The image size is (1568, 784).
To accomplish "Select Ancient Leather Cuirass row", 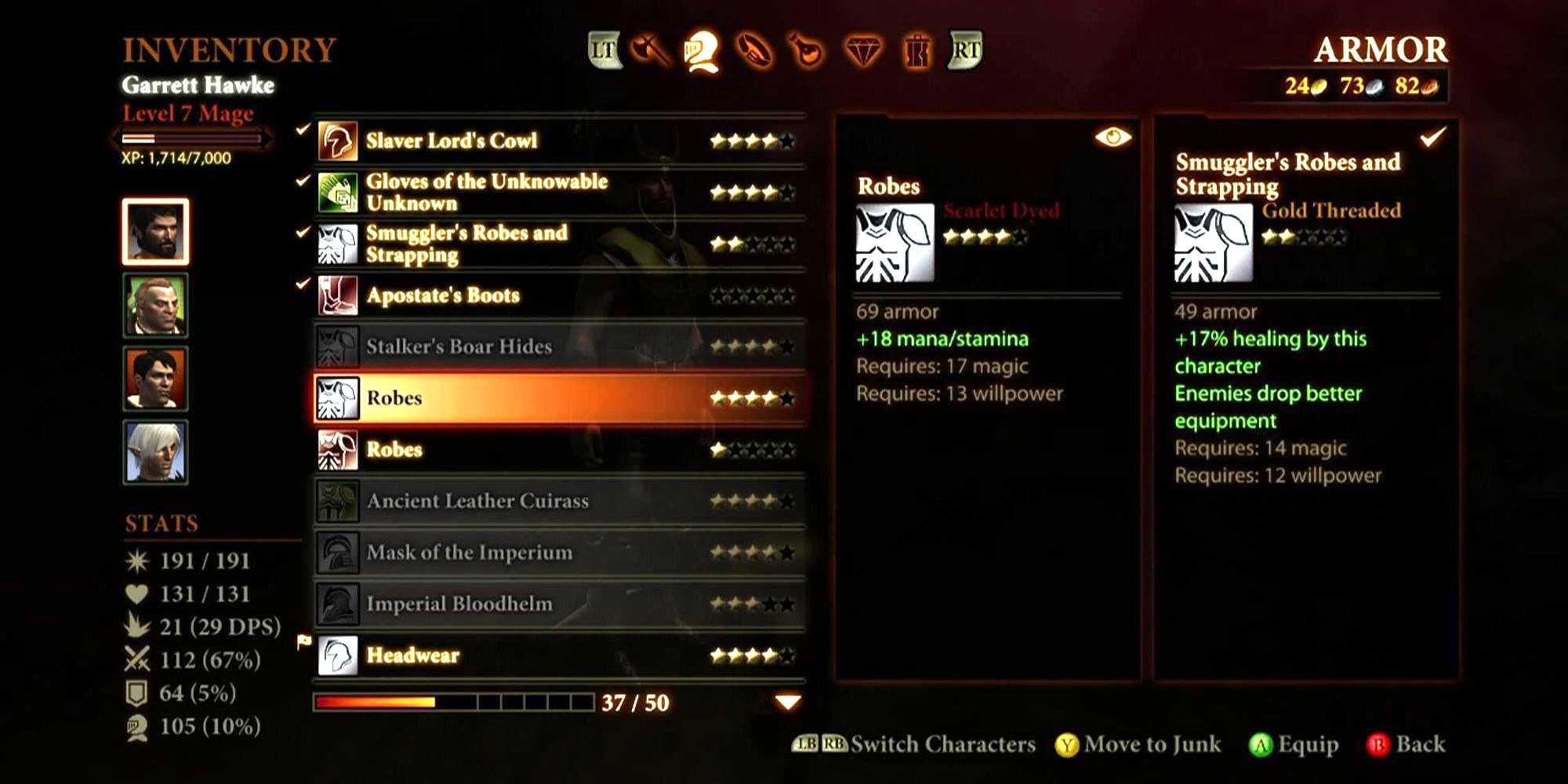I will [560, 501].
